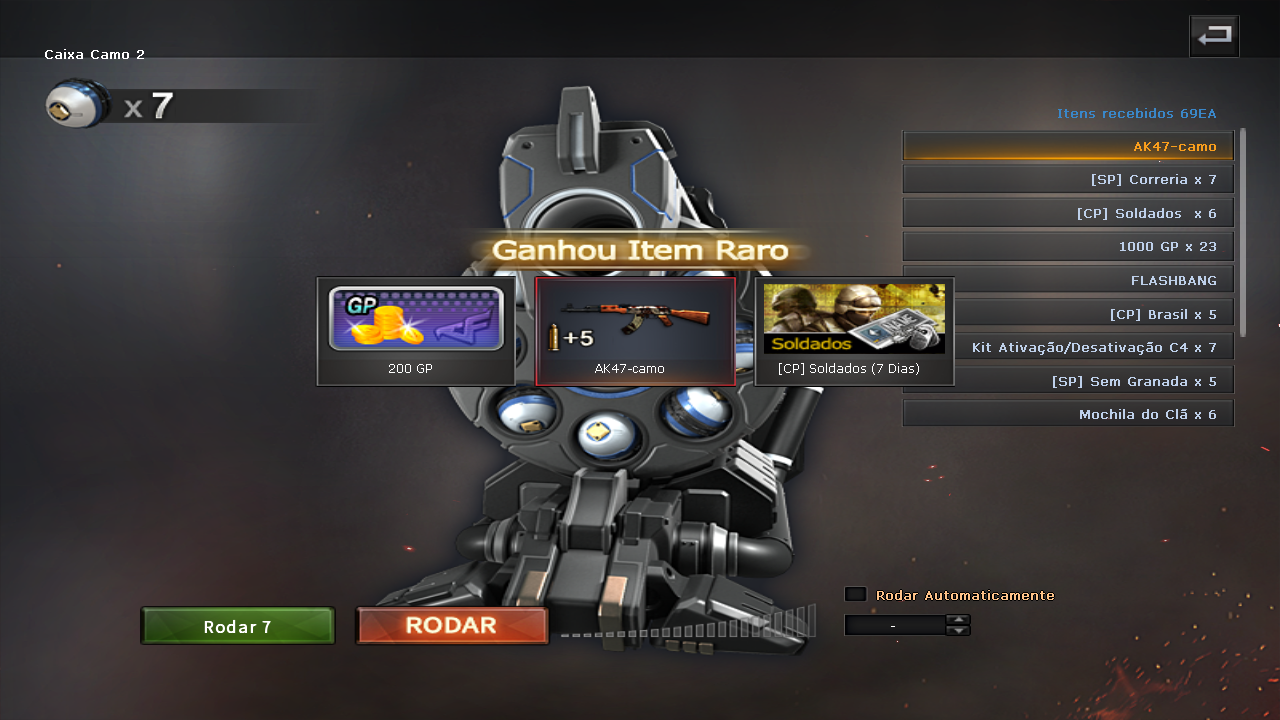
Task: Pick the 1000 GP x 23 row
Action: (1068, 246)
